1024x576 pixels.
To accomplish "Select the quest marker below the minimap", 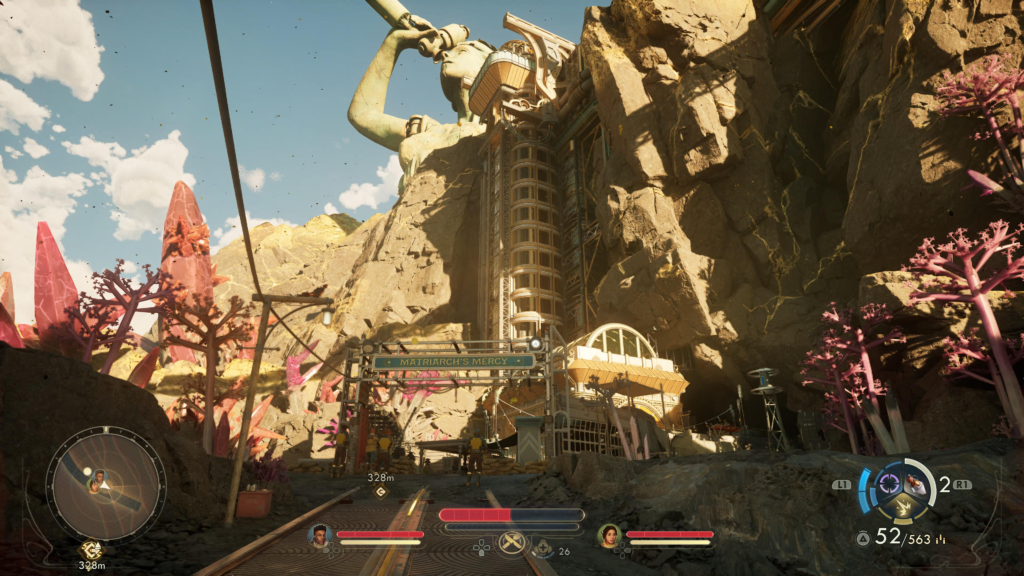I will [x=91, y=549].
